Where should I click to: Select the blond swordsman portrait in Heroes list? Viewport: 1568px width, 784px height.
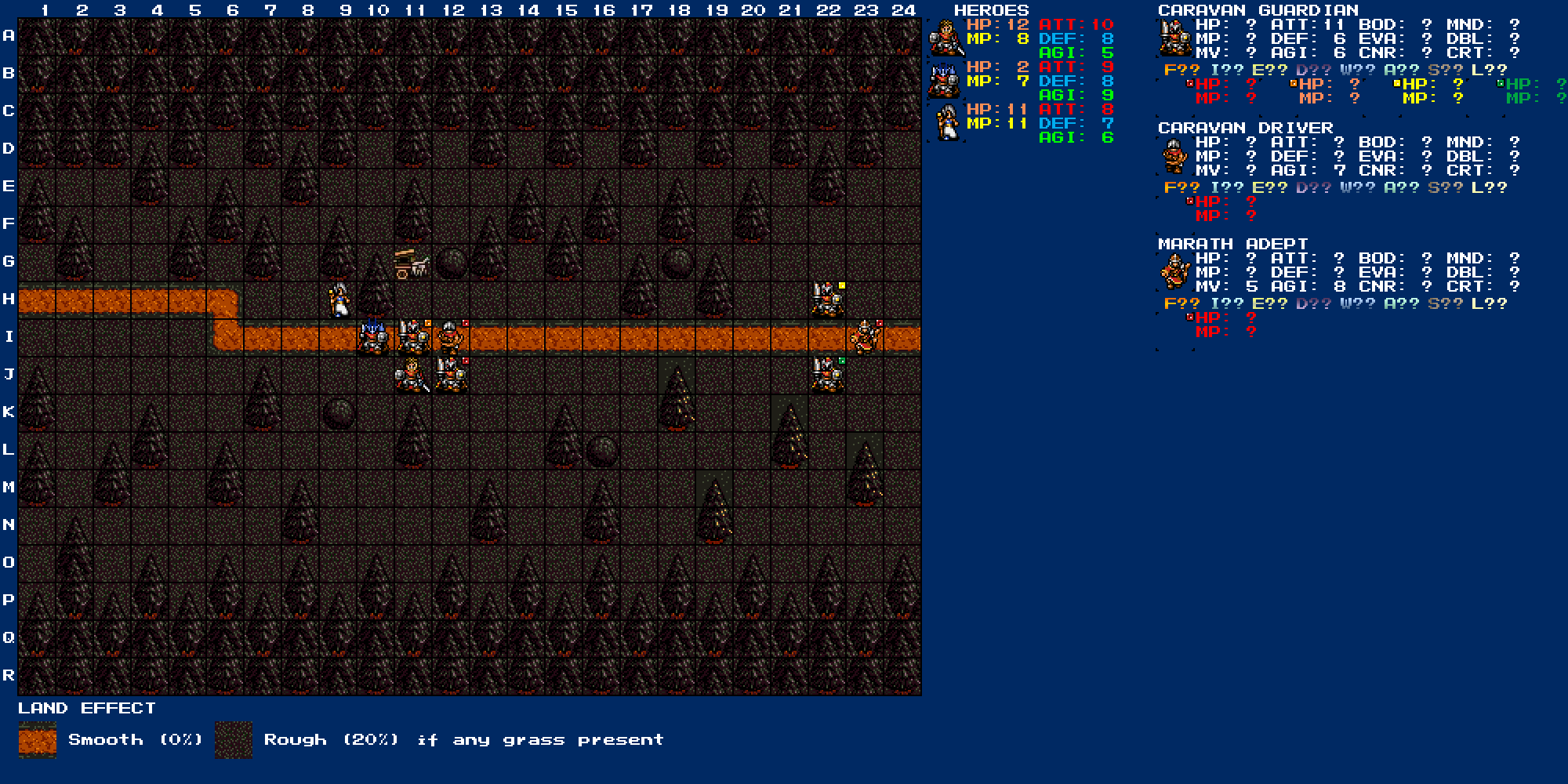[946, 38]
